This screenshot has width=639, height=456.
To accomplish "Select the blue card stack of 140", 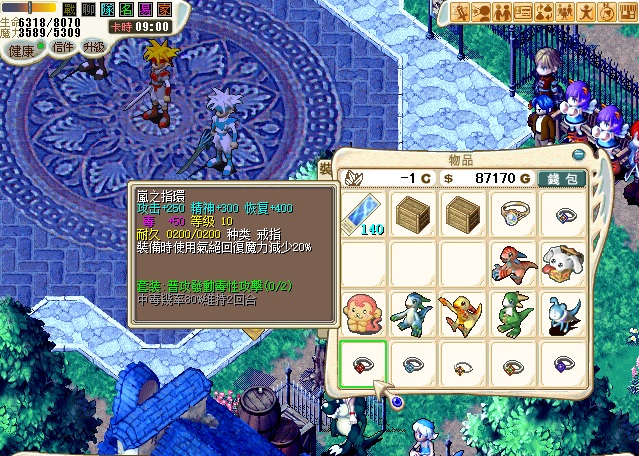I will [x=362, y=213].
